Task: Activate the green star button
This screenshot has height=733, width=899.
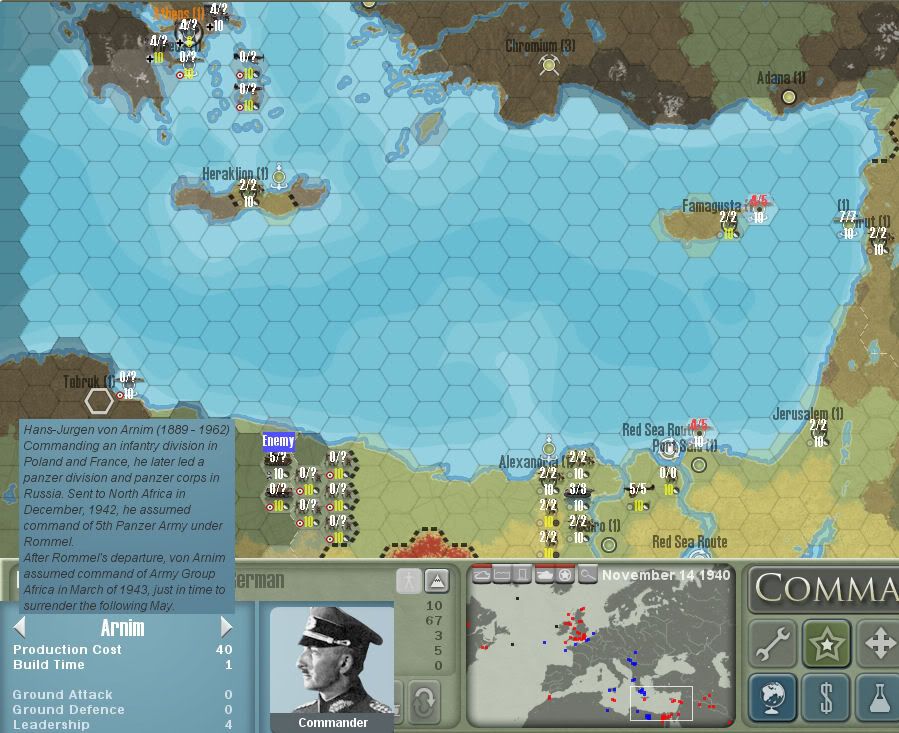Action: 826,643
